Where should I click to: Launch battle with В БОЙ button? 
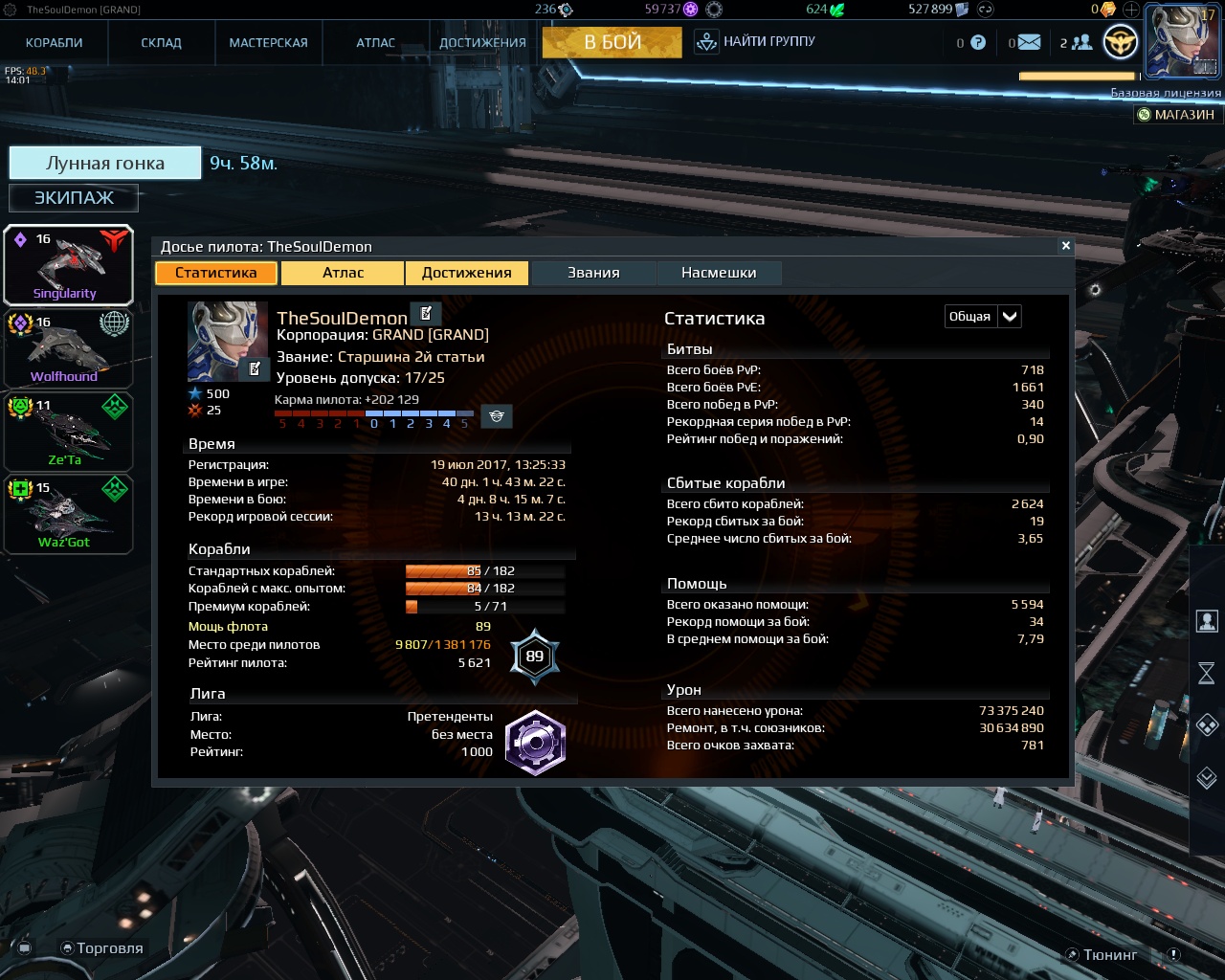pos(612,42)
